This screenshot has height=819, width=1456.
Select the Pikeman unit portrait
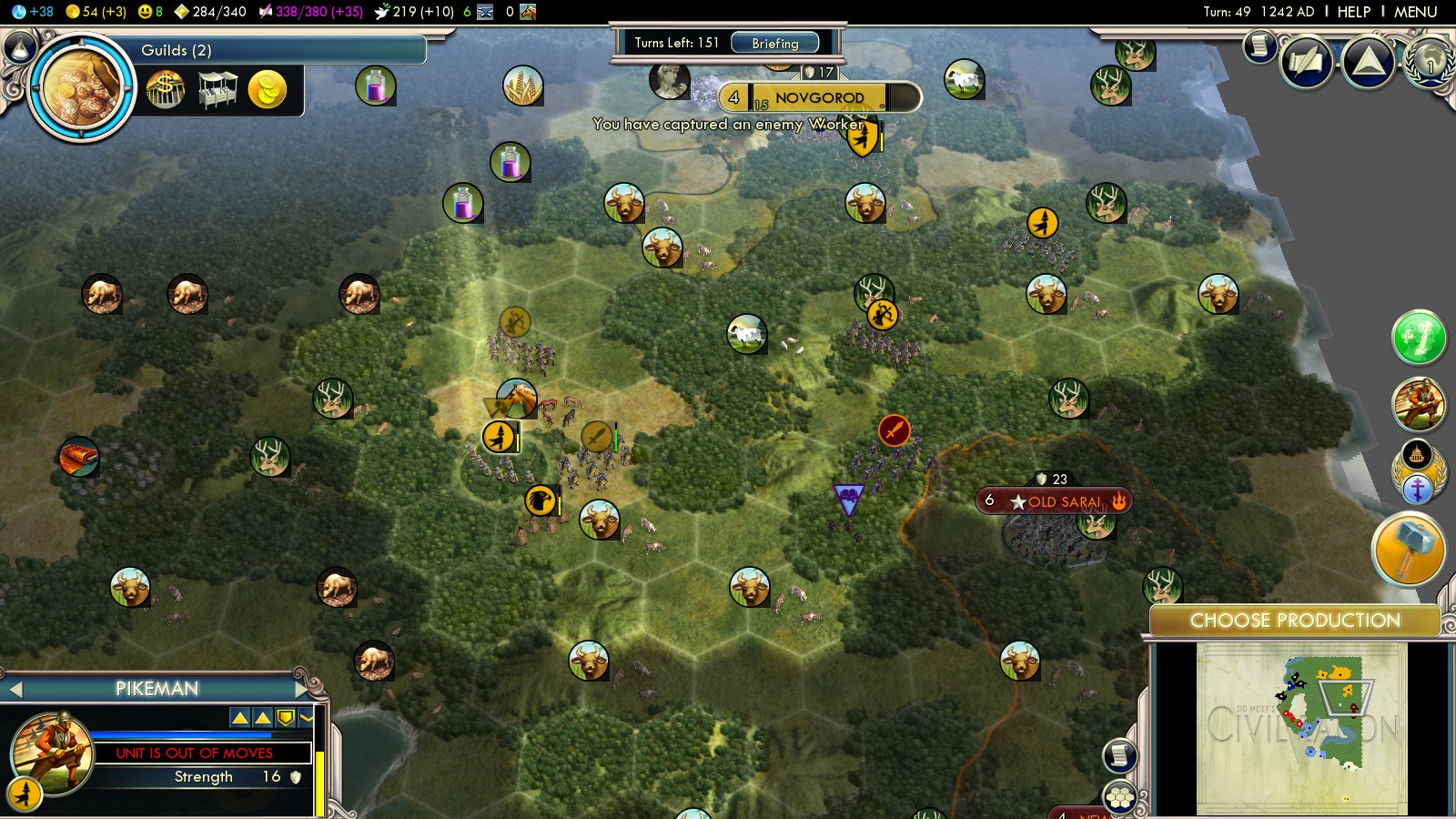tap(53, 754)
